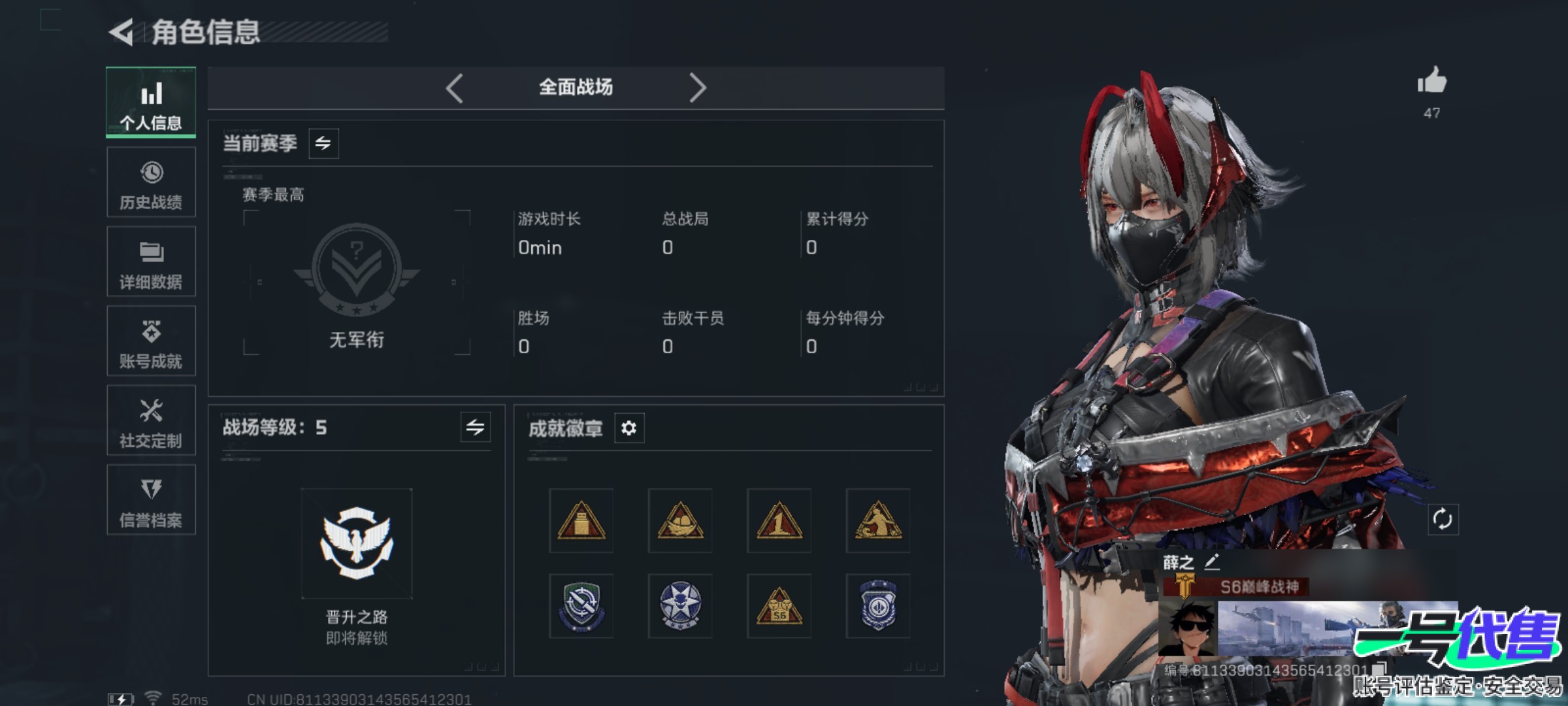Screen dimensions: 1568x706
Task: Select the 晋升之路 eagle emblem
Action: click(x=357, y=543)
